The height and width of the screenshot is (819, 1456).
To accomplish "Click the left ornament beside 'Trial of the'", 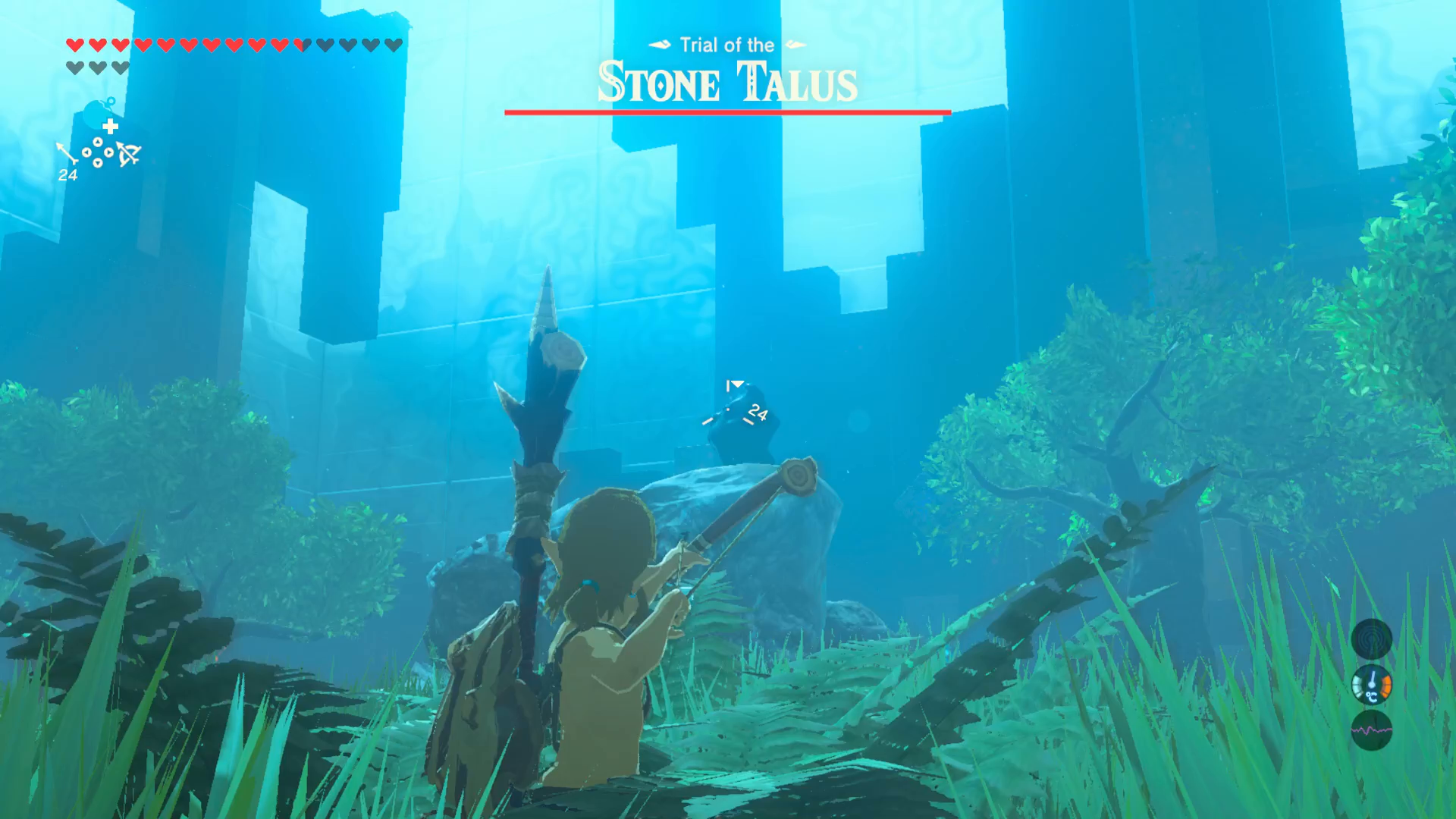I will tap(659, 44).
